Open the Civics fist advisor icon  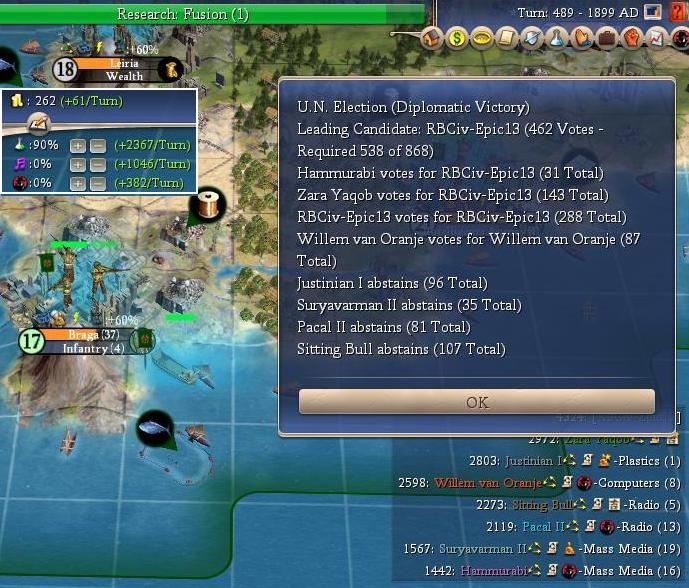[632, 39]
